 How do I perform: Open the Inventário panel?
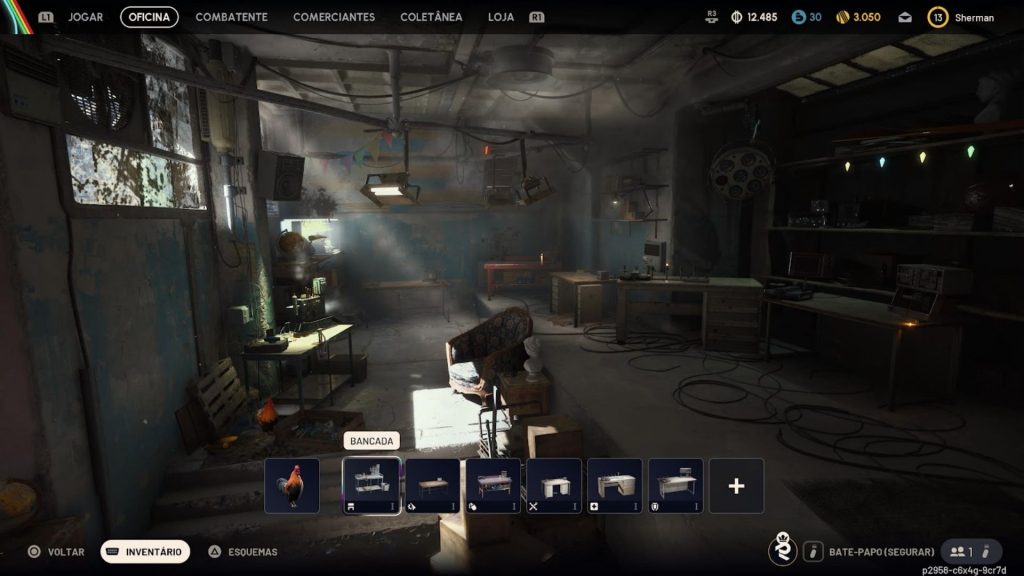tap(145, 551)
